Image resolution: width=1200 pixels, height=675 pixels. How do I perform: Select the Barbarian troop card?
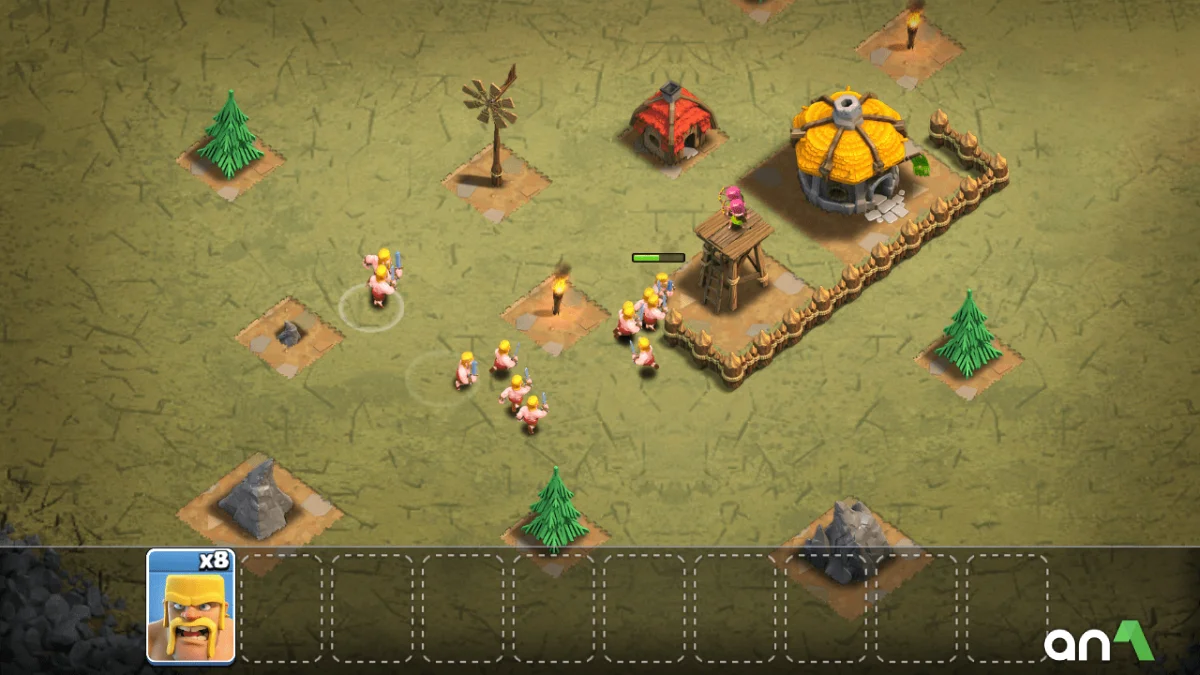[x=191, y=606]
